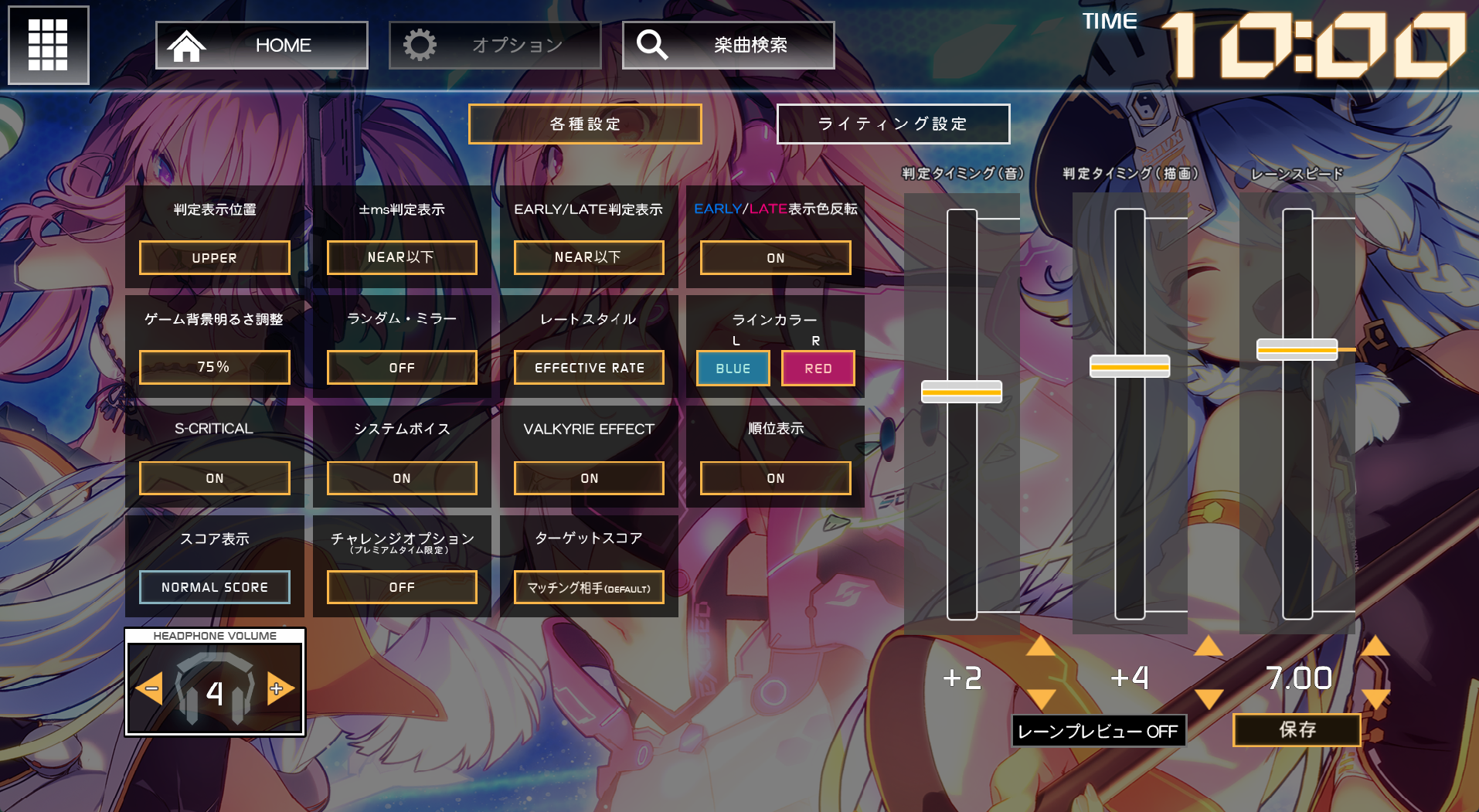Select the オプション gear icon
1479x812 pixels.
coord(420,44)
